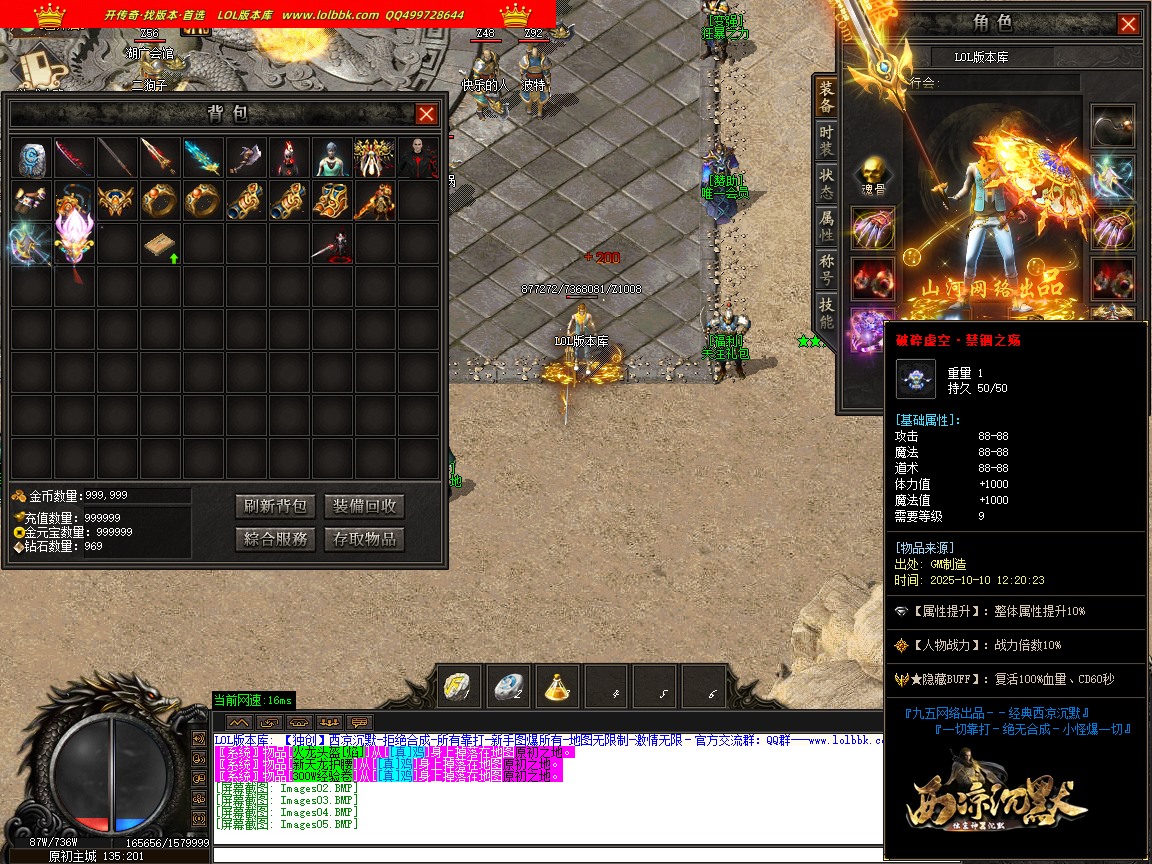Image resolution: width=1152 pixels, height=864 pixels.
Task: Select the blue rune stone in backpack
Action: [x=33, y=158]
